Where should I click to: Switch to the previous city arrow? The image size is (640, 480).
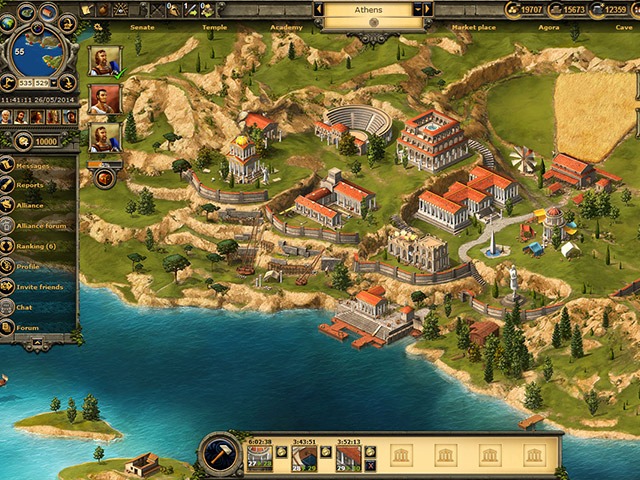319,9
